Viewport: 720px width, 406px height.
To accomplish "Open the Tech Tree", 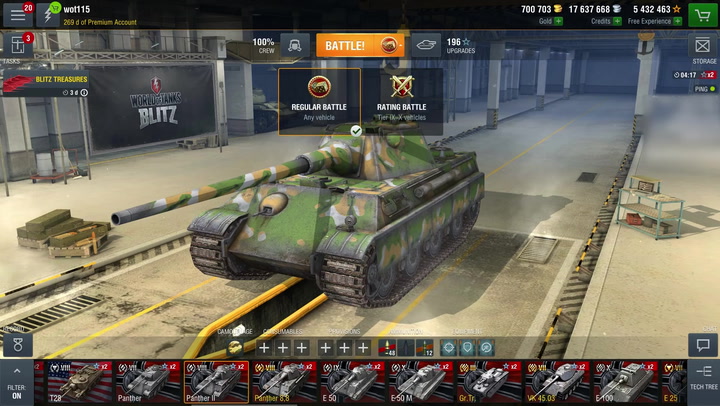I will 704,378.
